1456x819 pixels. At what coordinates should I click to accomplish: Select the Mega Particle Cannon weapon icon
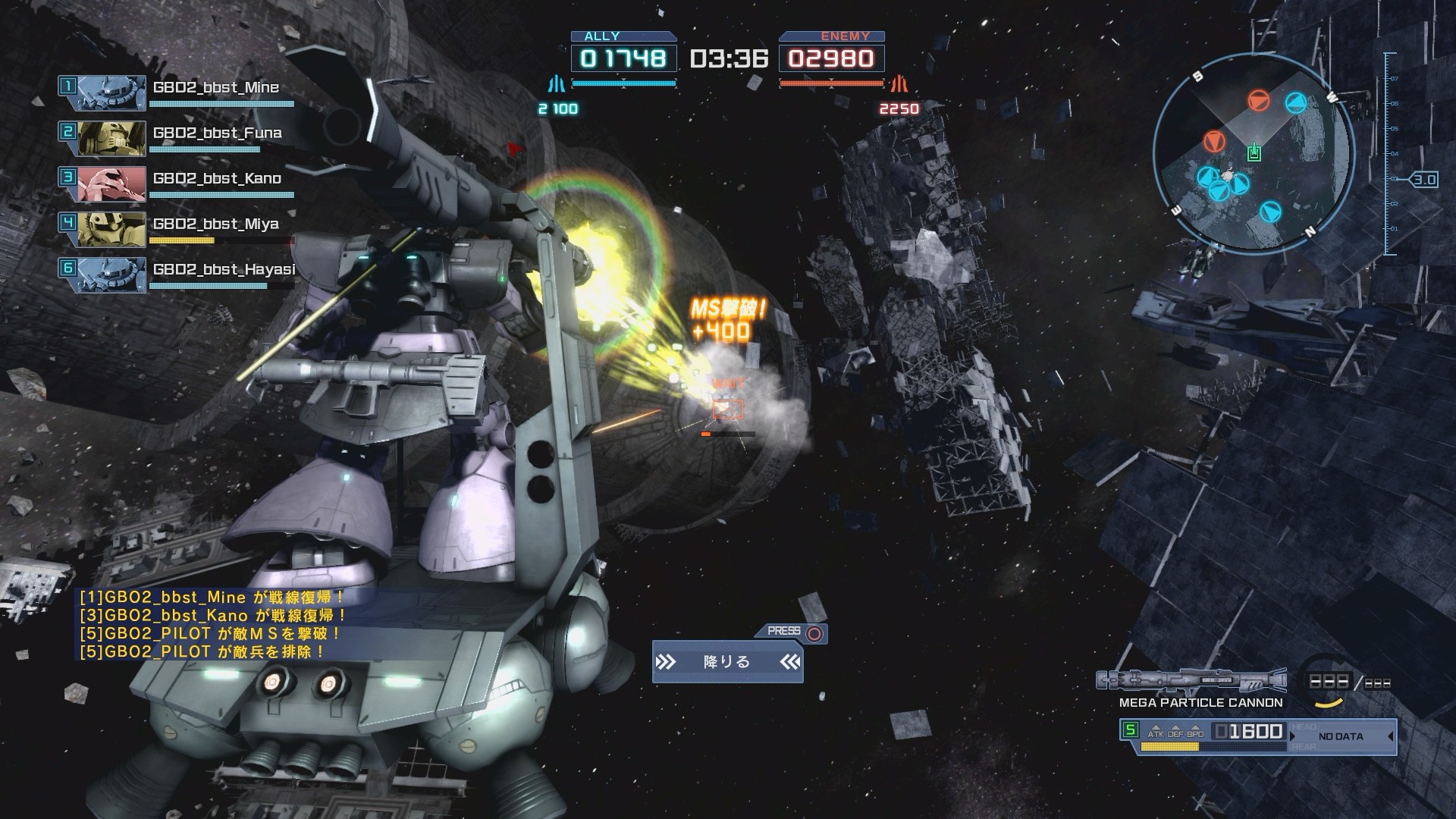[x=1191, y=679]
